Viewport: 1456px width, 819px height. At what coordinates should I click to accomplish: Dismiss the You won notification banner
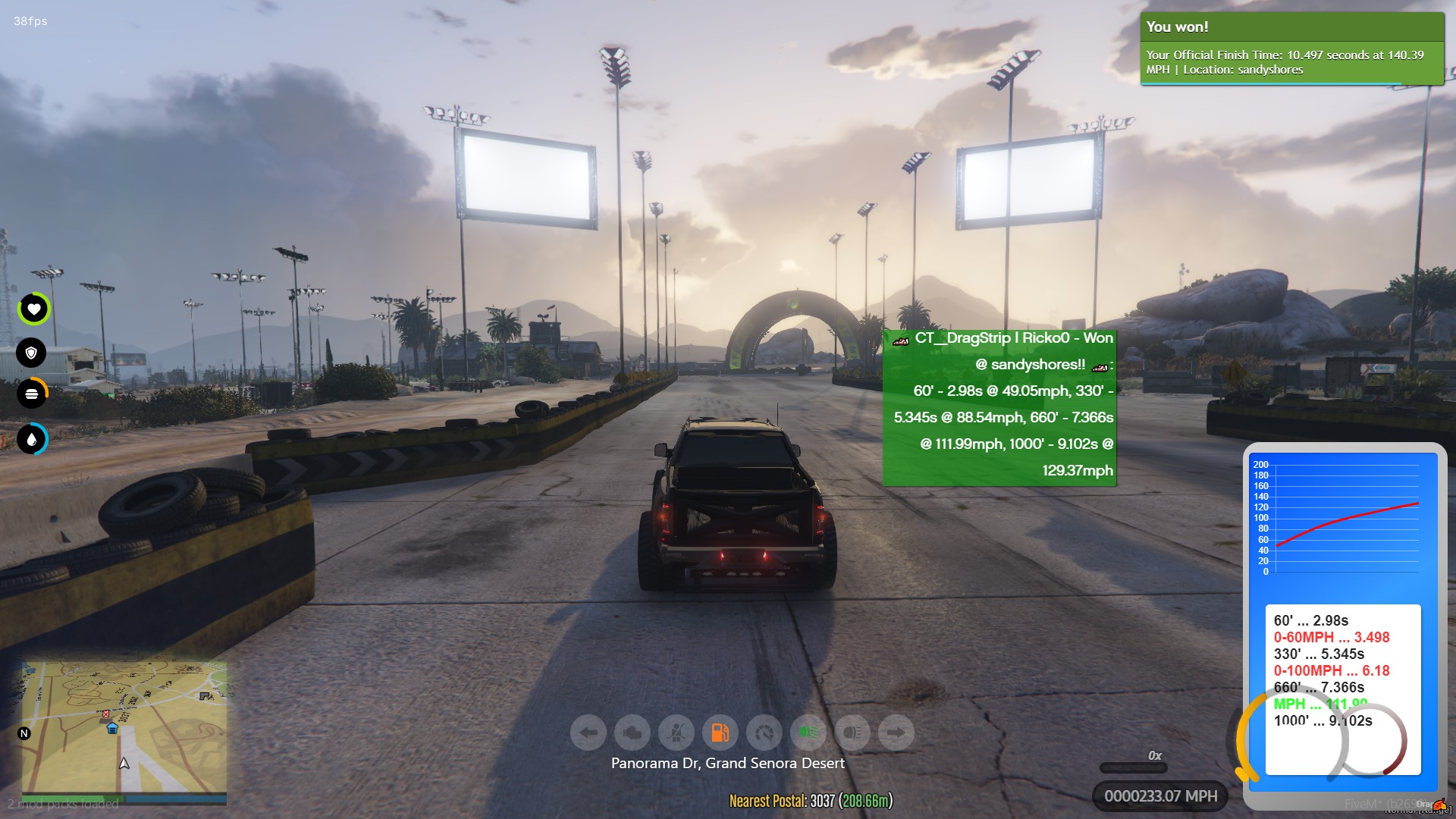coord(1291,48)
